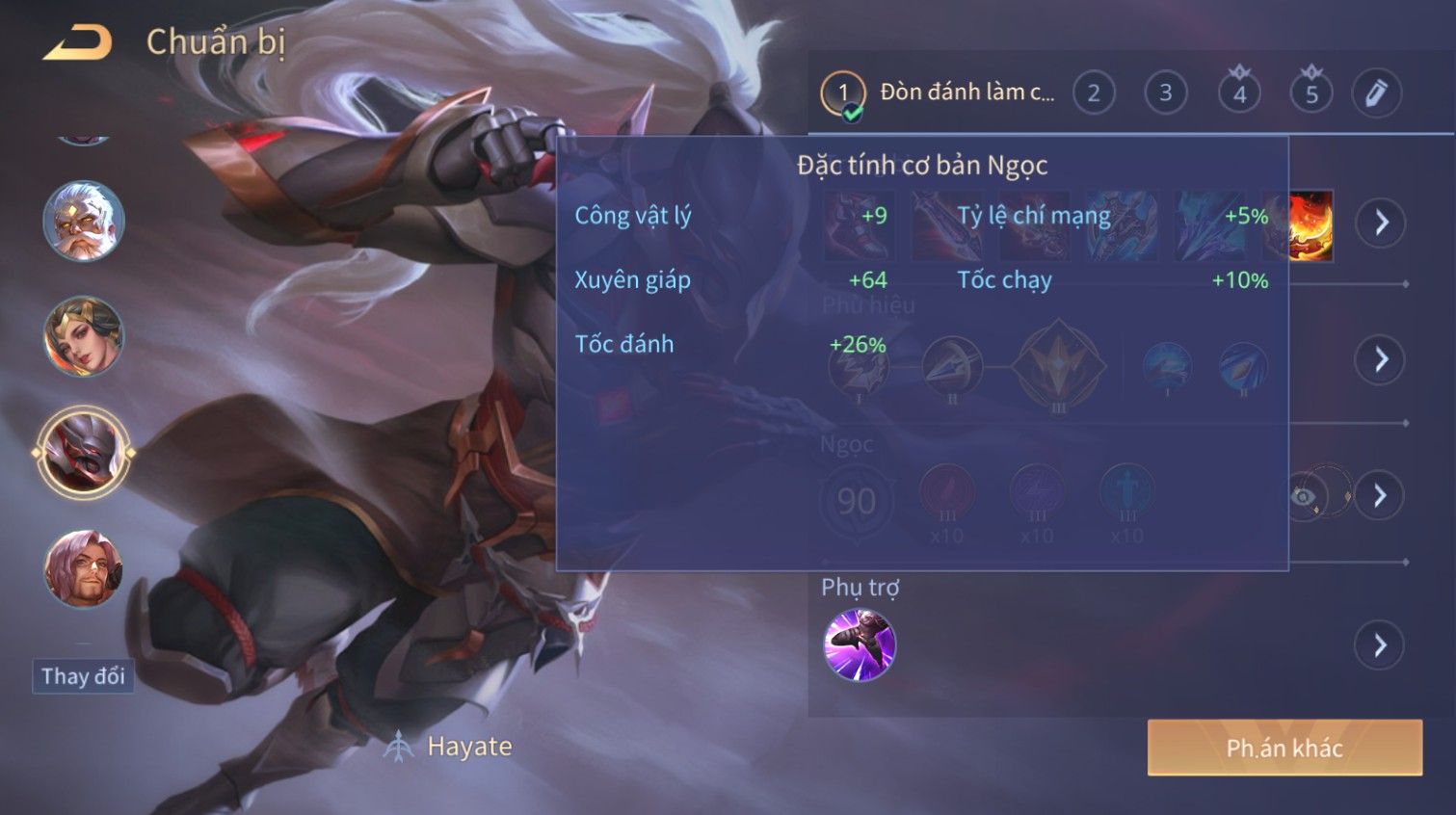Open locked loadout preset 4
Viewport: 1456px width, 815px height.
coord(1239,93)
